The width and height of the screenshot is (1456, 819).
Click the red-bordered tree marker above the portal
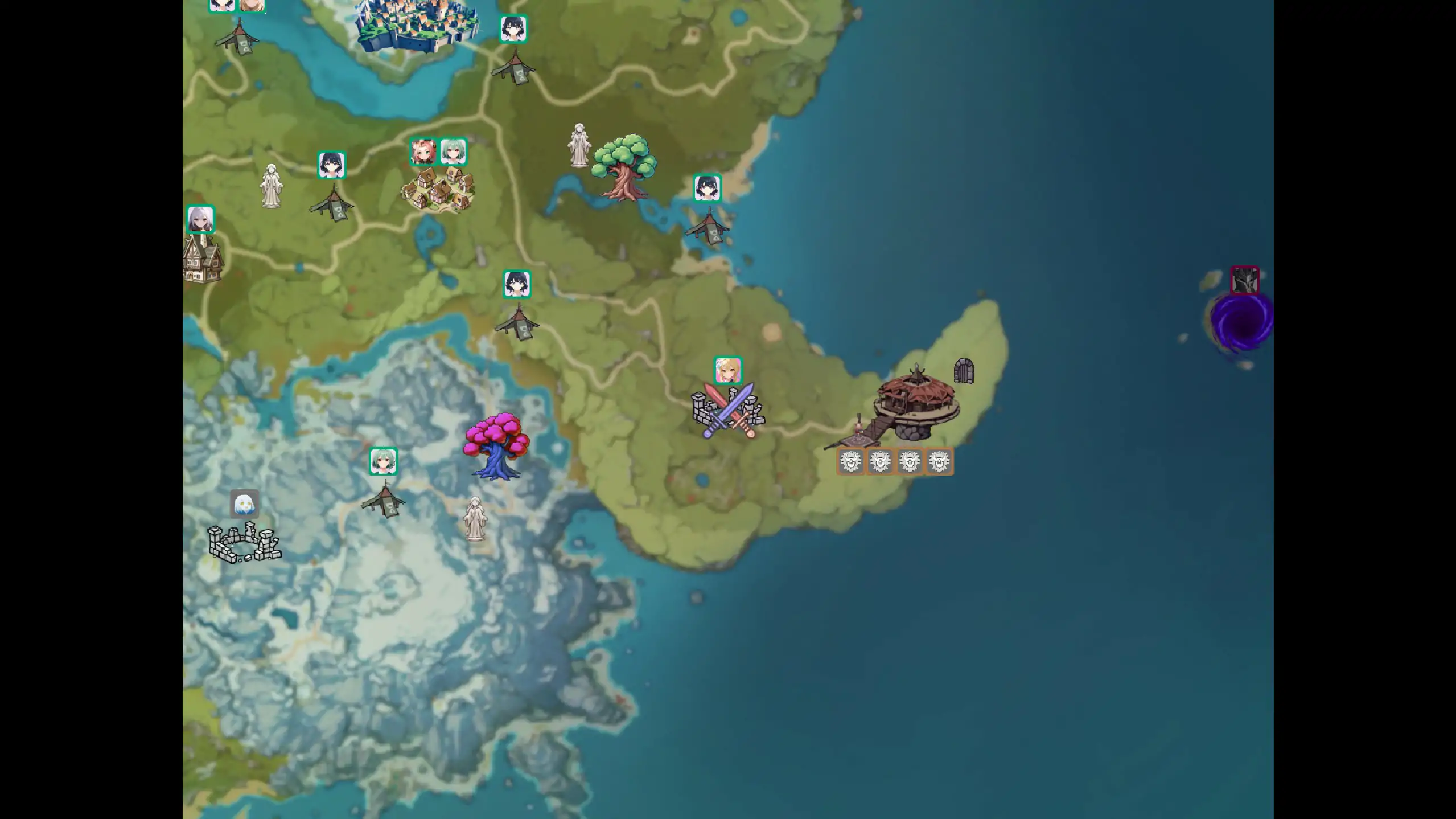pyautogui.click(x=1244, y=279)
